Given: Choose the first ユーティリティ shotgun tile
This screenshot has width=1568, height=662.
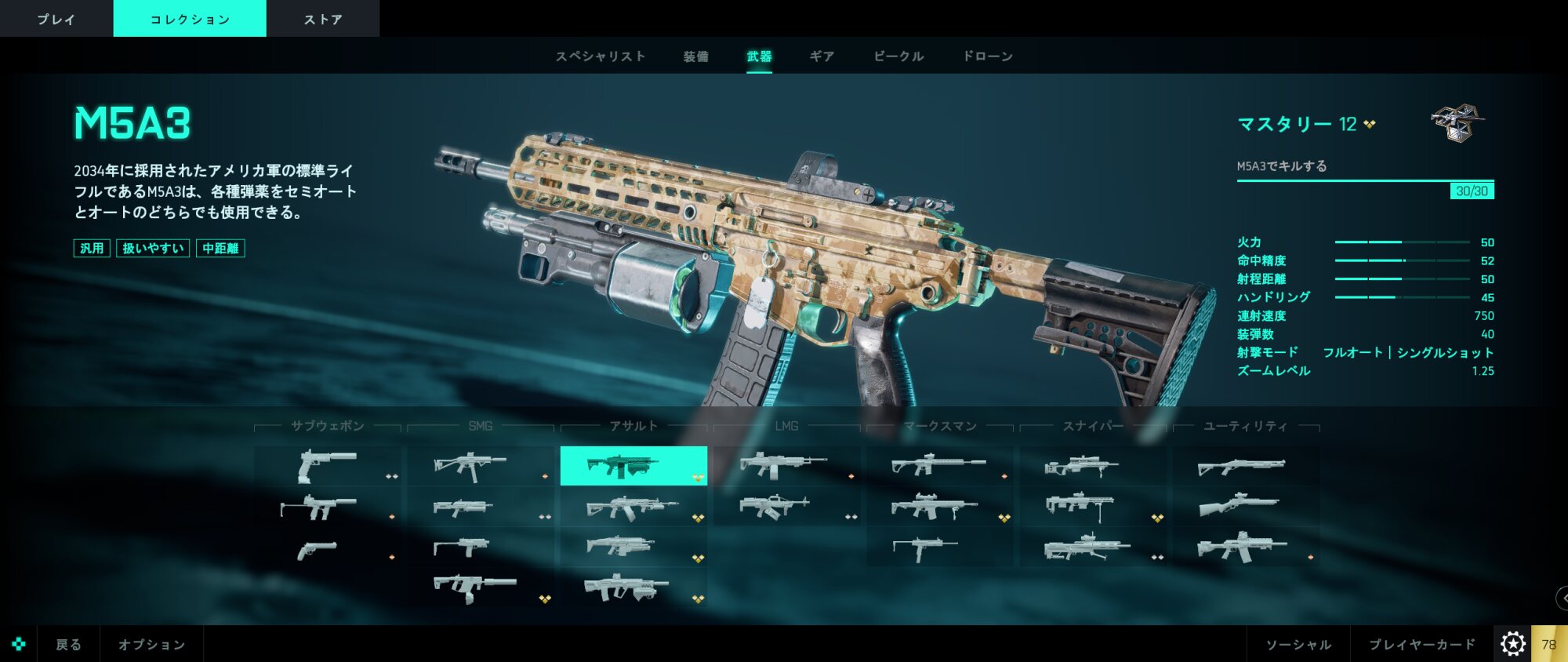Looking at the screenshot, I should (x=1245, y=466).
